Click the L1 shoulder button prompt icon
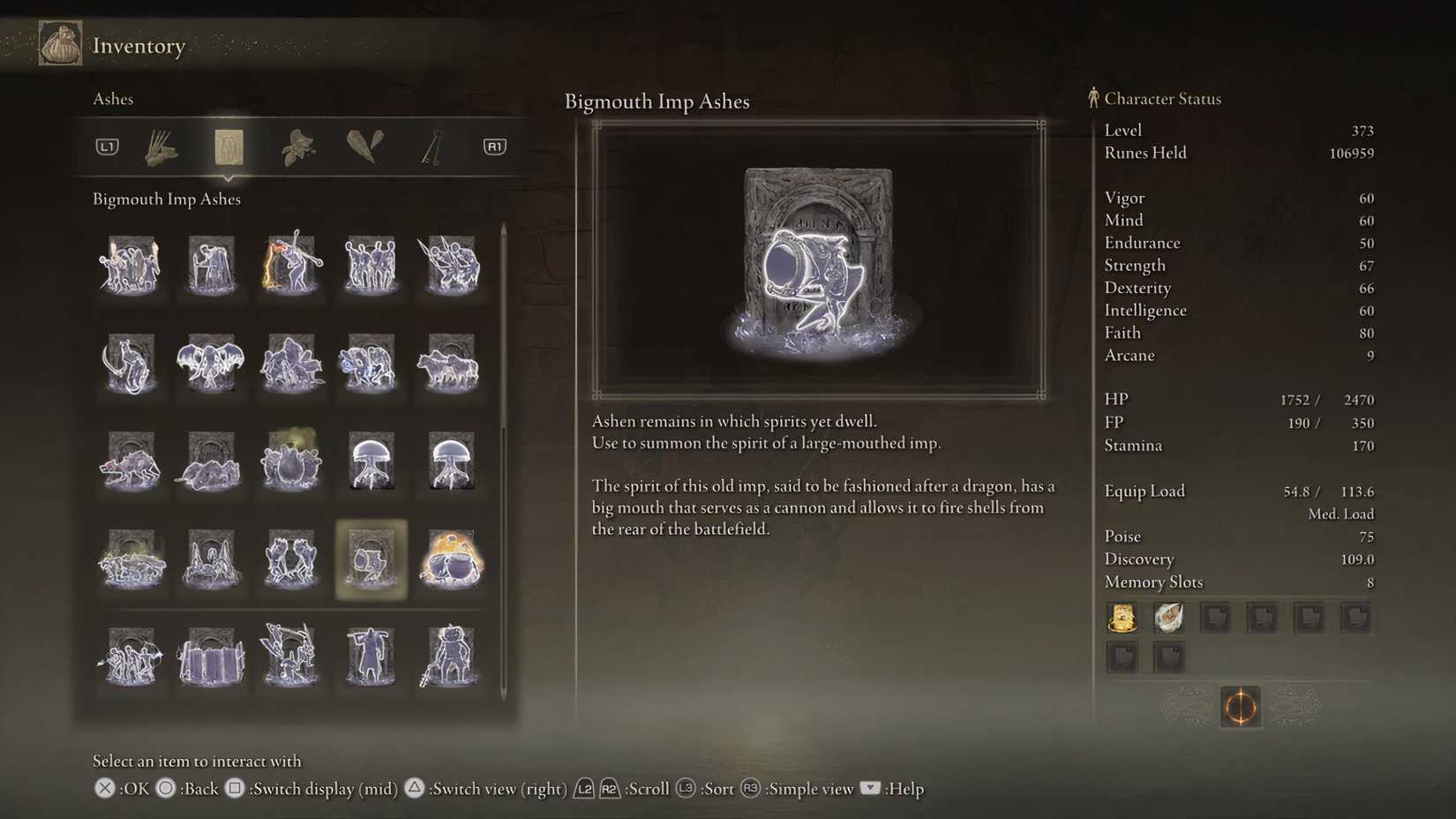Screen dimensions: 1456x819 coord(107,147)
